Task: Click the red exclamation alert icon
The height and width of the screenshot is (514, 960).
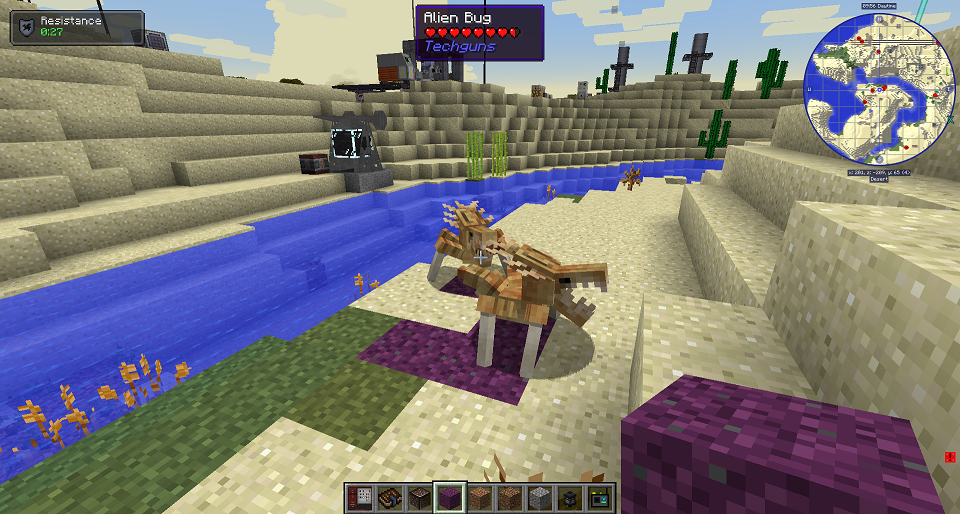Action: click(x=949, y=457)
